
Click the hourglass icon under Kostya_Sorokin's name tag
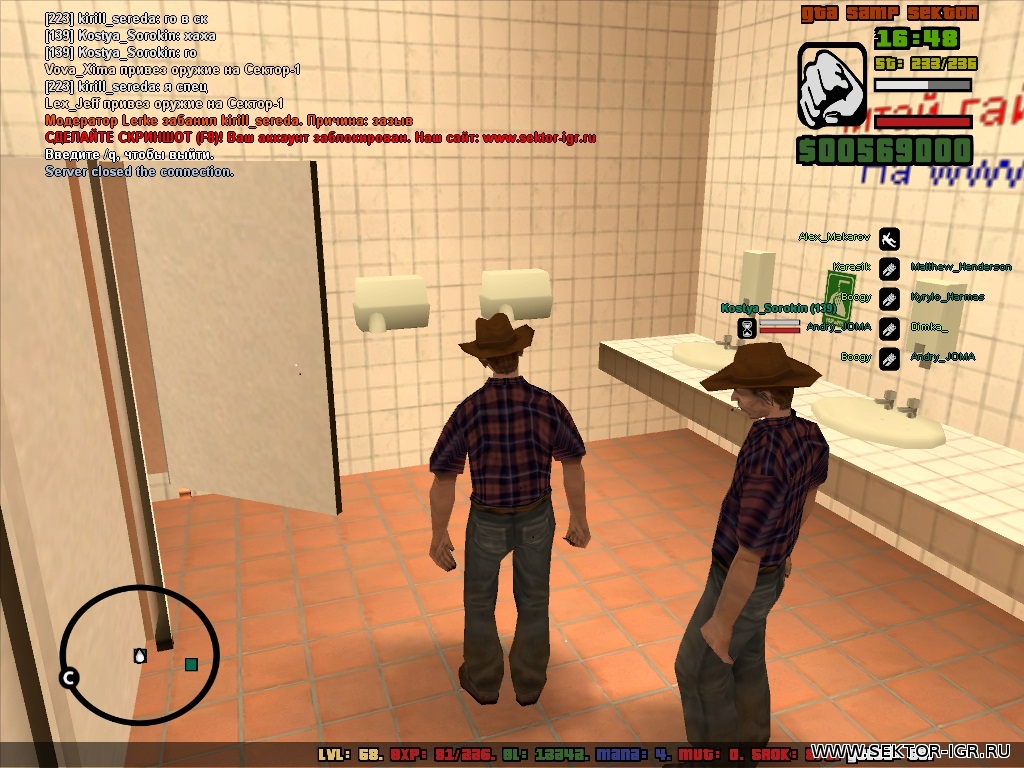pos(746,327)
